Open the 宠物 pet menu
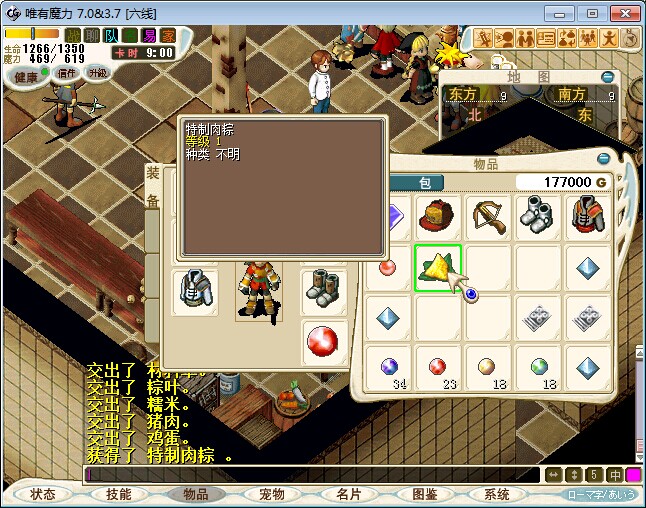 click(x=271, y=494)
